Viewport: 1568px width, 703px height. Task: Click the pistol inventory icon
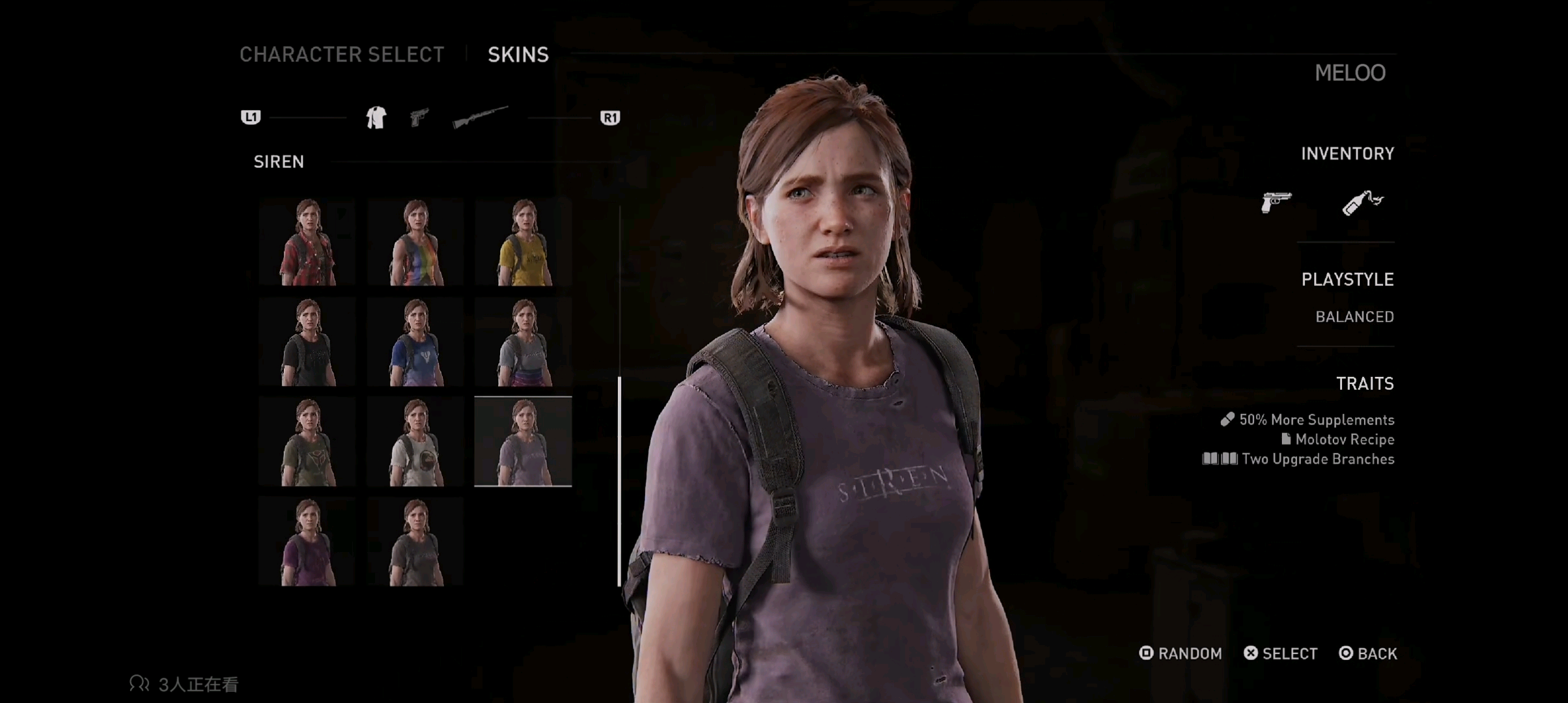click(x=1276, y=202)
